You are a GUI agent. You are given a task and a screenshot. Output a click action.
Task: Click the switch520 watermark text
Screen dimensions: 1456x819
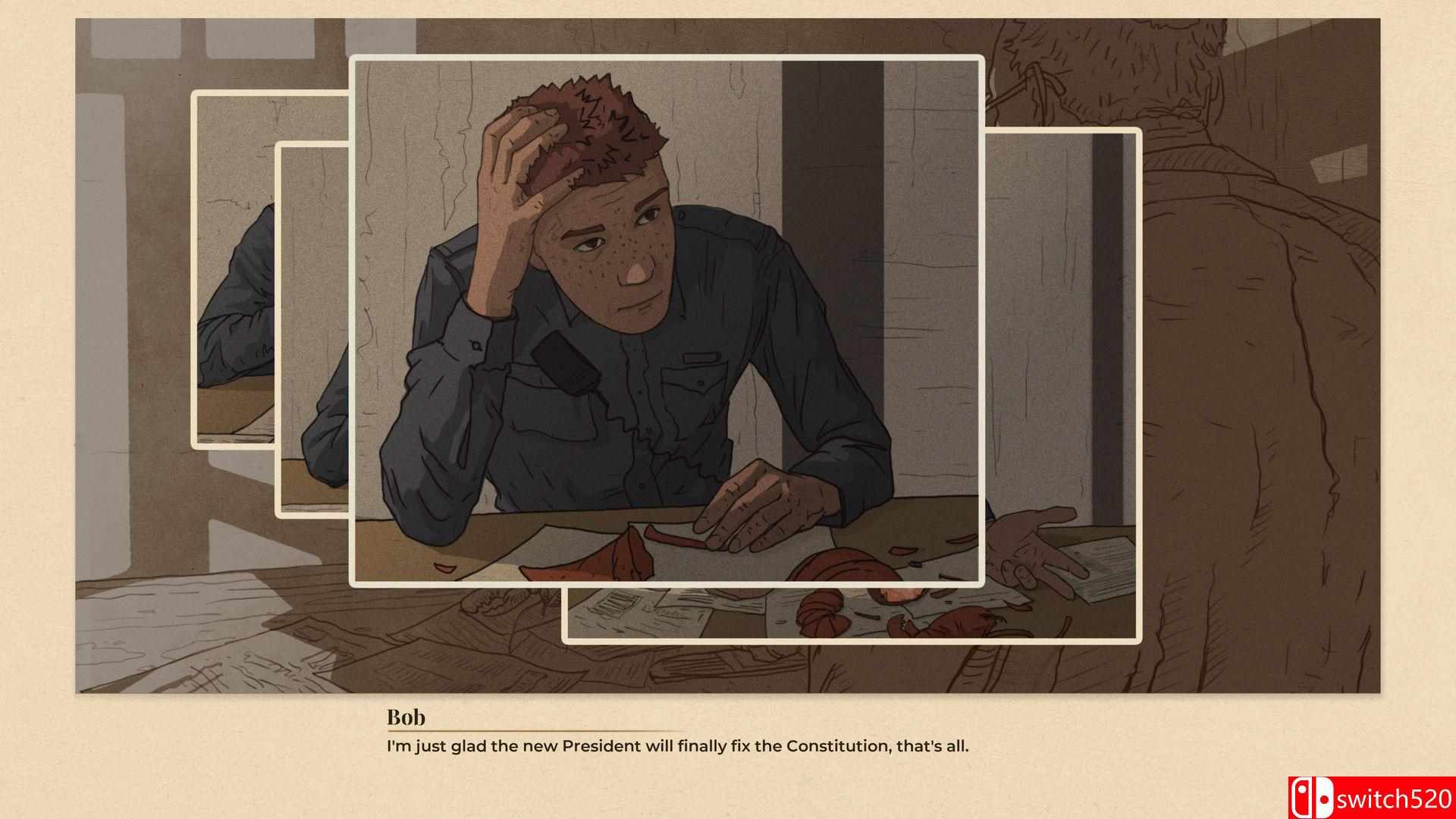pos(1397,797)
